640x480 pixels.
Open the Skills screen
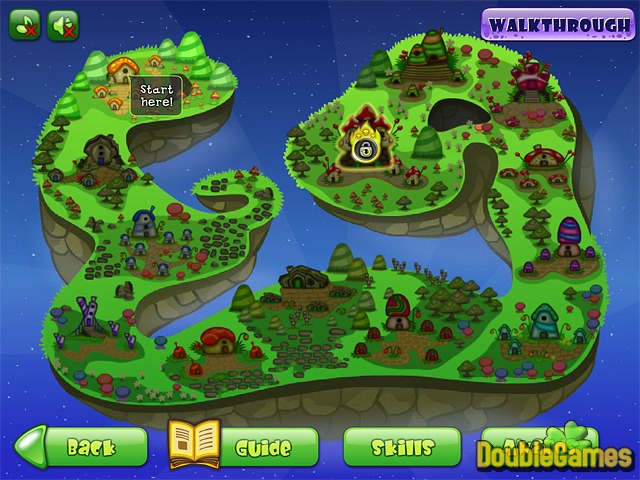coord(402,447)
